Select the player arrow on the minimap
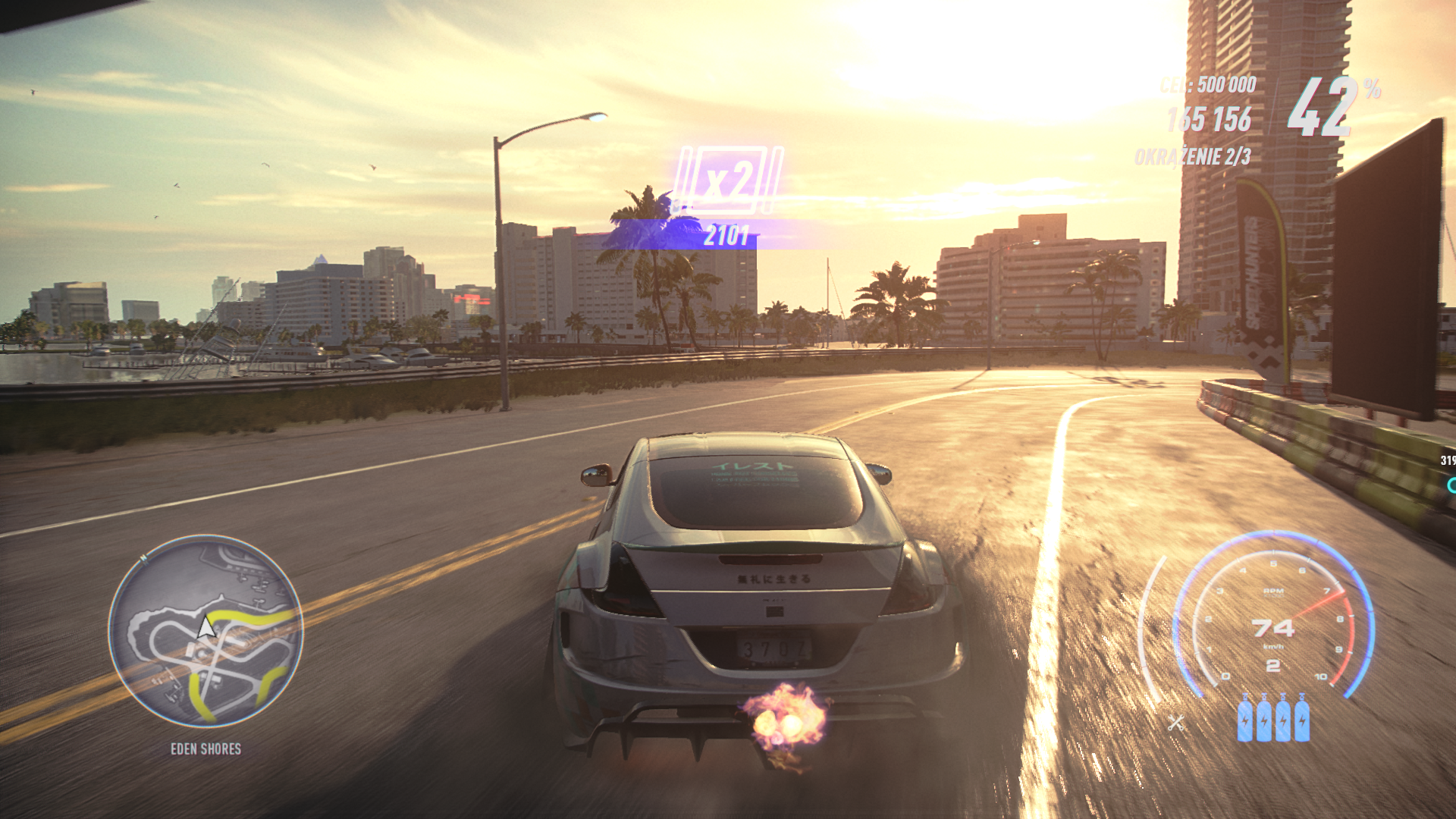The width and height of the screenshot is (1456, 819). coord(206,627)
